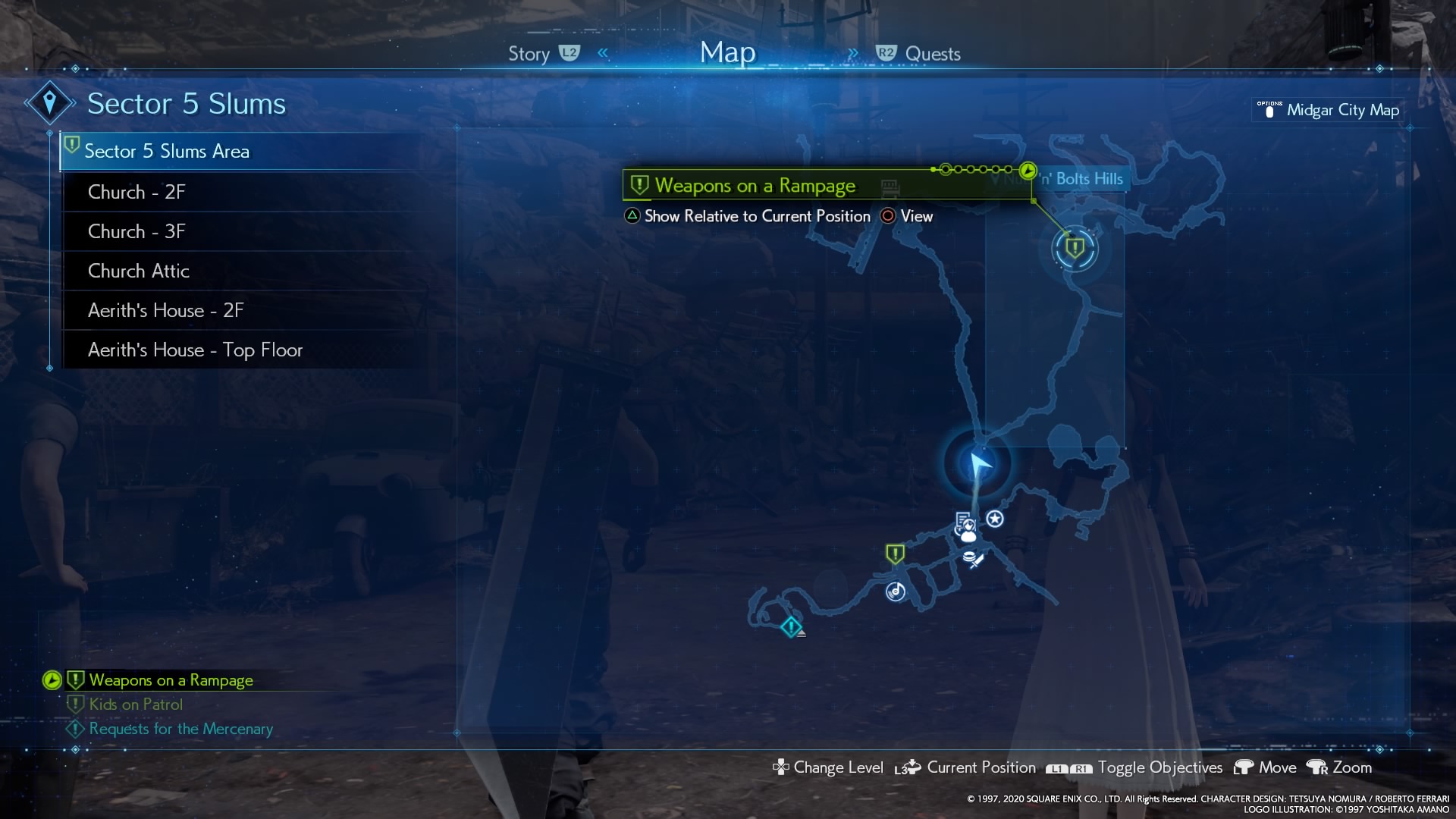Choose the Church - 2F map level
Screen dimensions: 1456x819
click(136, 192)
